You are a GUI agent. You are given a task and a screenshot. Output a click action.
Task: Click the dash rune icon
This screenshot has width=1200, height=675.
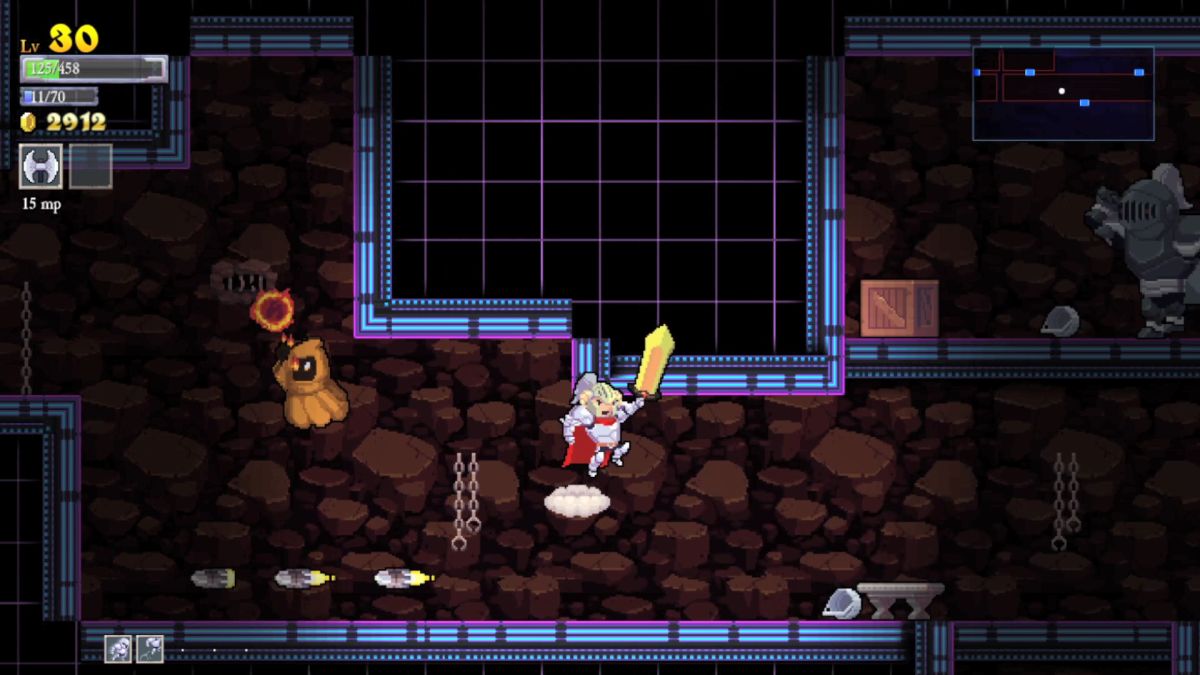pos(118,649)
